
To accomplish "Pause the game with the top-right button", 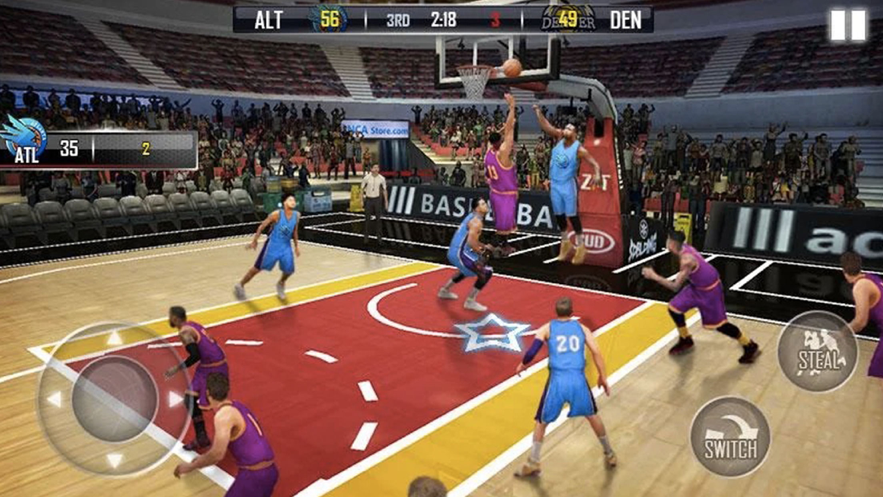I will pyautogui.click(x=847, y=26).
